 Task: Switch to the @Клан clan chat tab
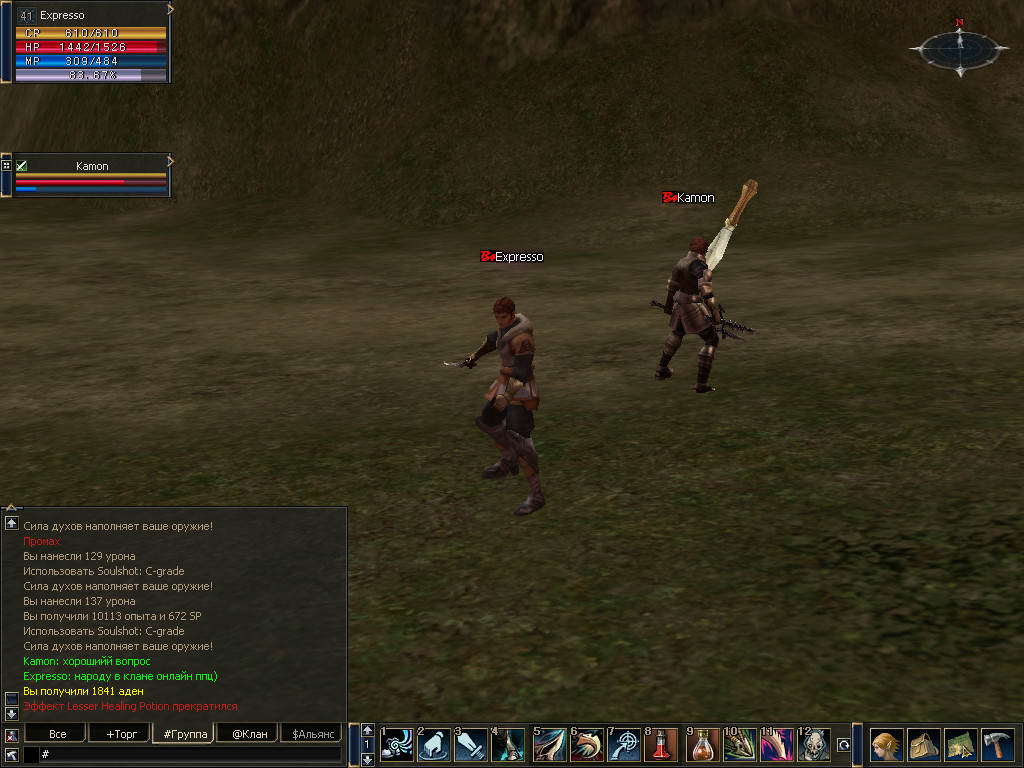(x=249, y=734)
